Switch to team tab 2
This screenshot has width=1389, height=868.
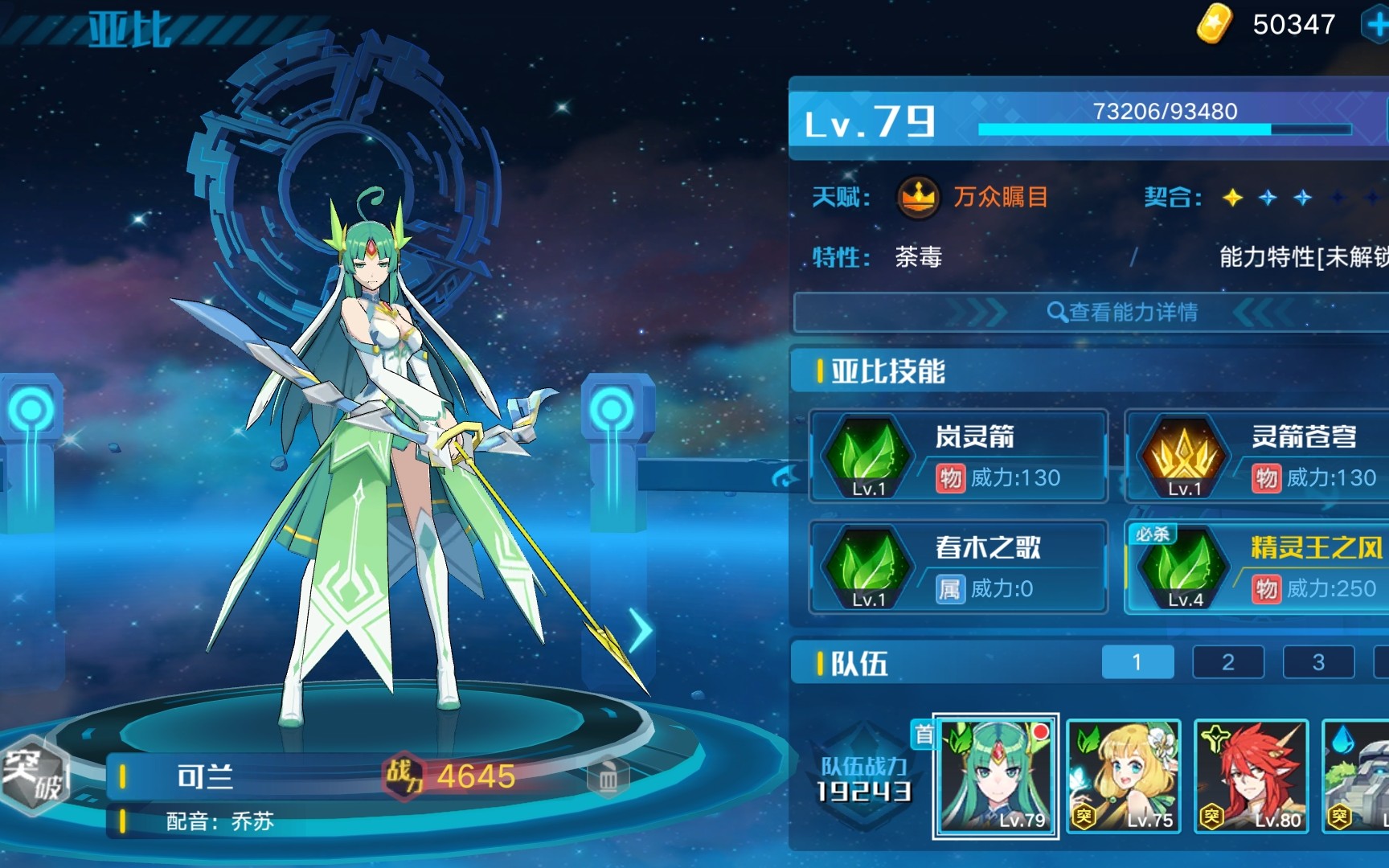point(1228,662)
